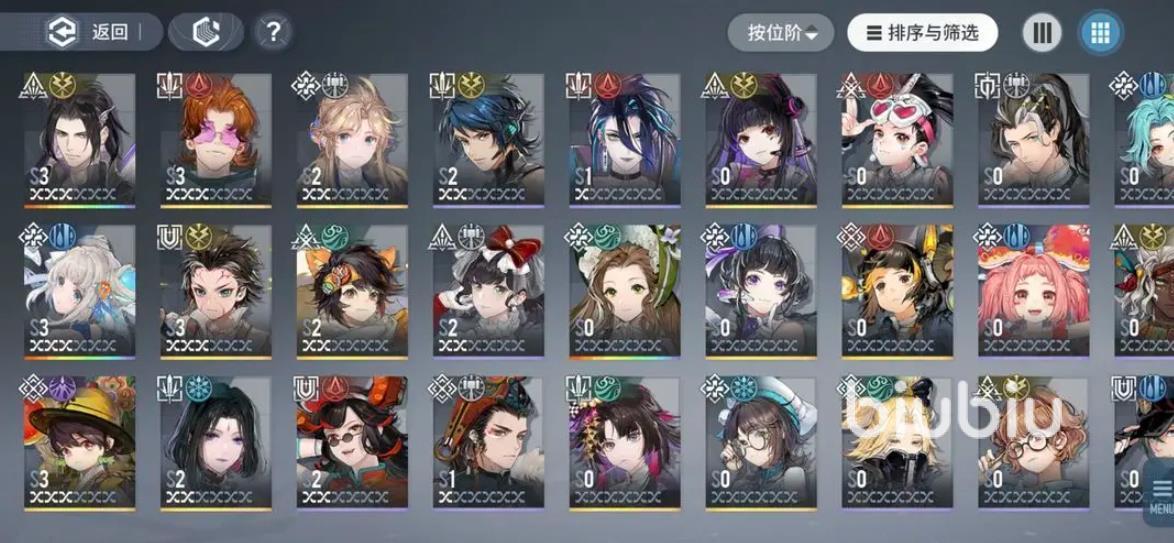1174x543 pixels.
Task: Switch to the grid view layout
Action: pos(1100,33)
